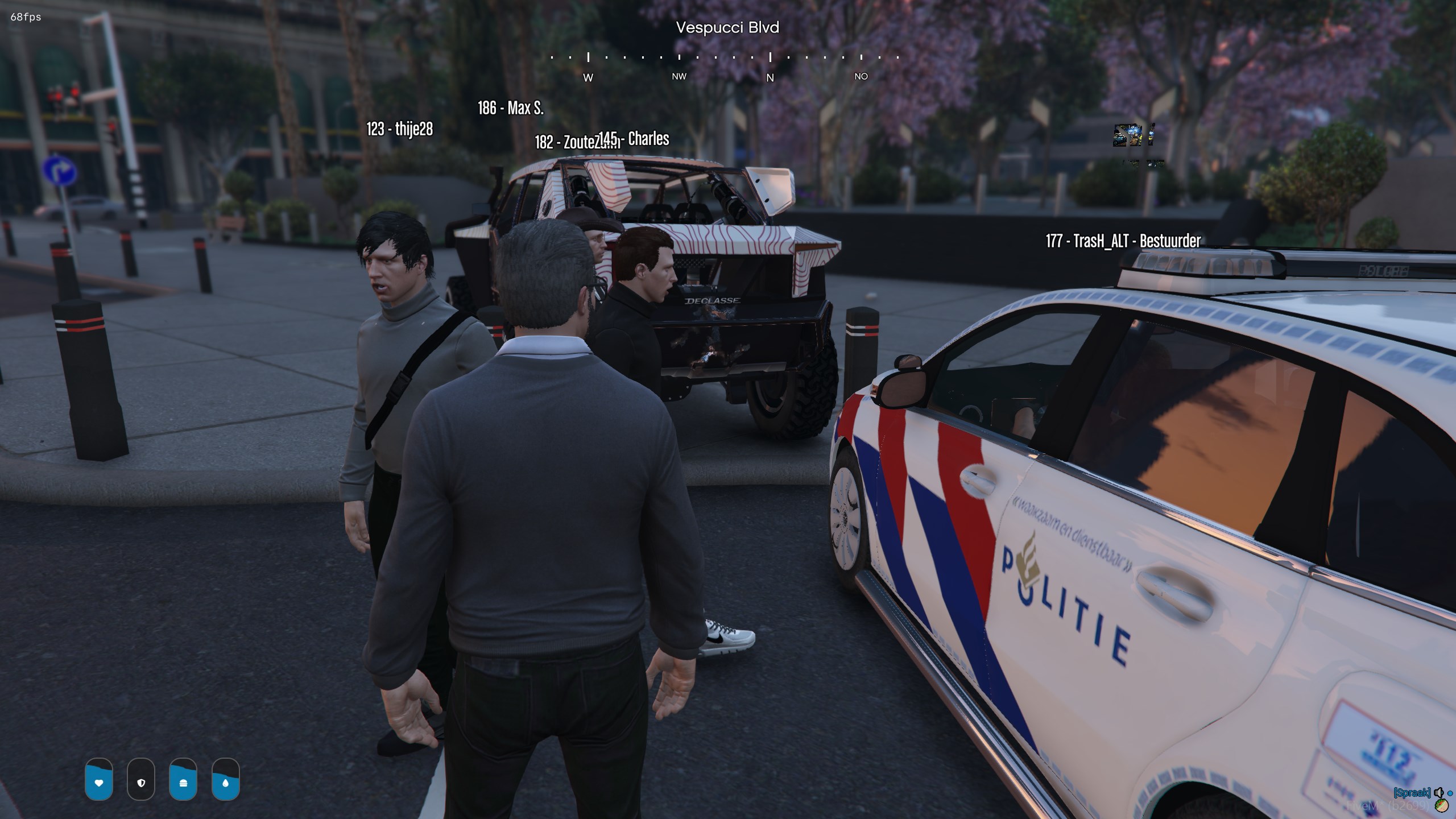1456x819 pixels.
Task: Click the voice chat speaker icon
Action: pyautogui.click(x=1438, y=792)
